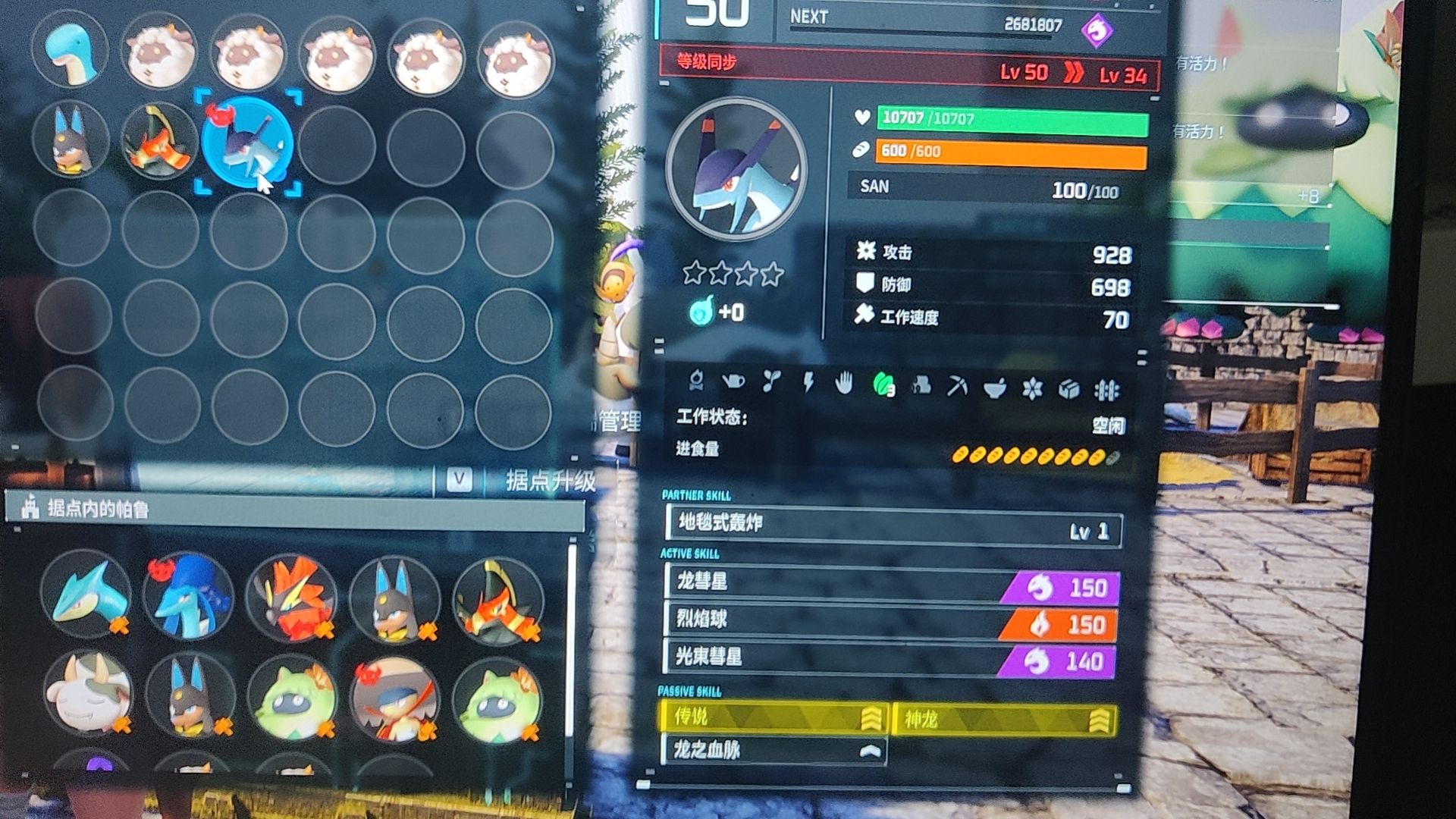Select the 烈焰球 fire skill row

(x=892, y=621)
